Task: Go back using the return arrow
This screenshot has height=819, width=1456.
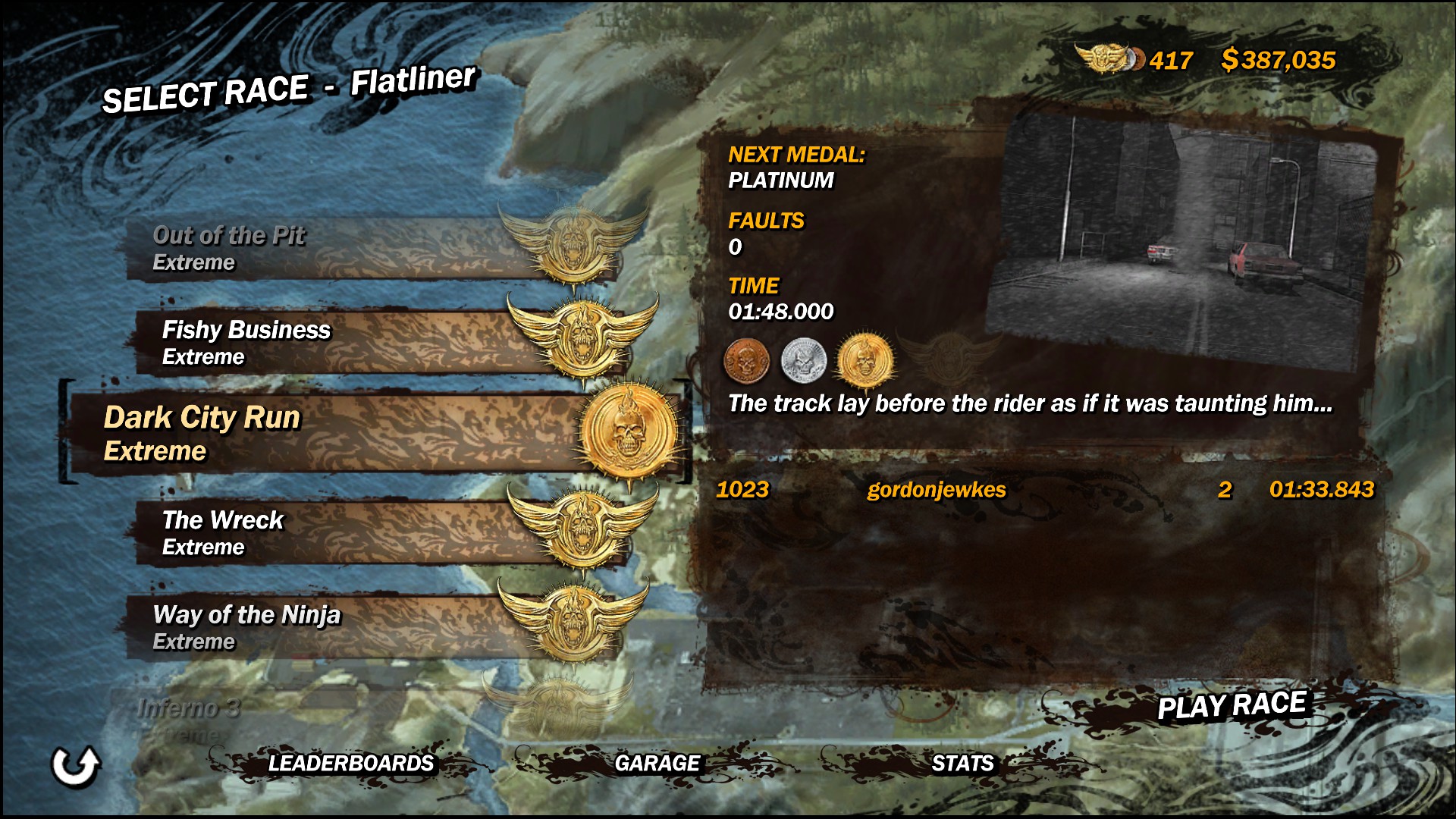Action: tap(75, 766)
